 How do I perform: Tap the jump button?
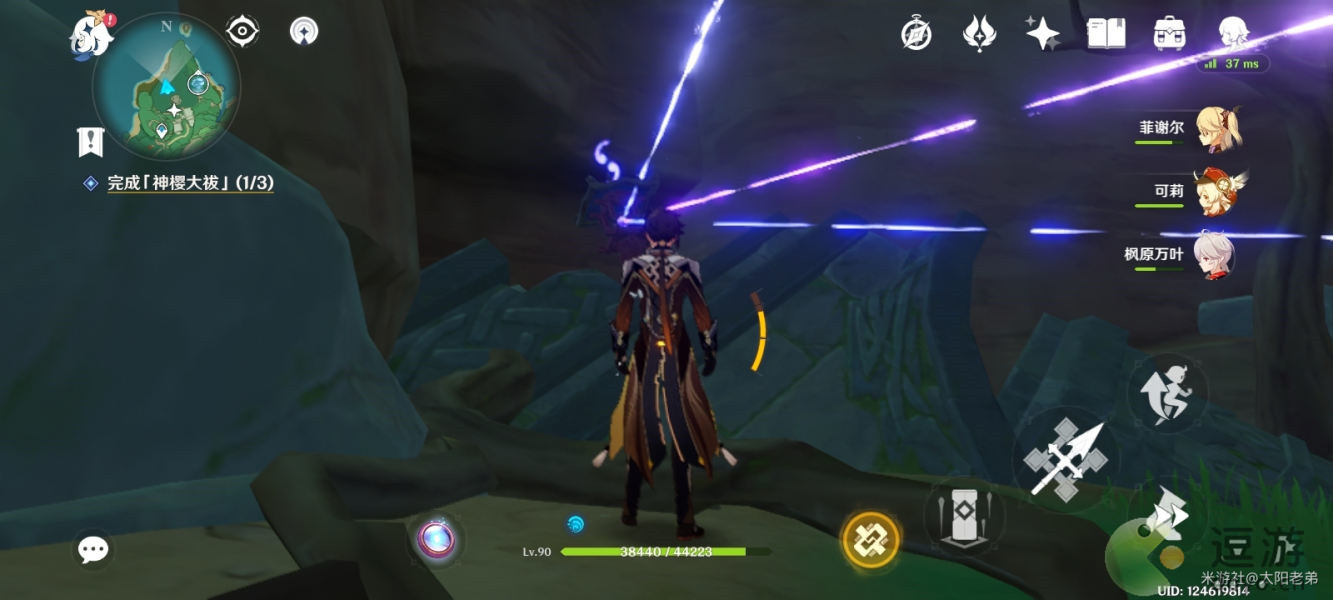(x=1168, y=394)
